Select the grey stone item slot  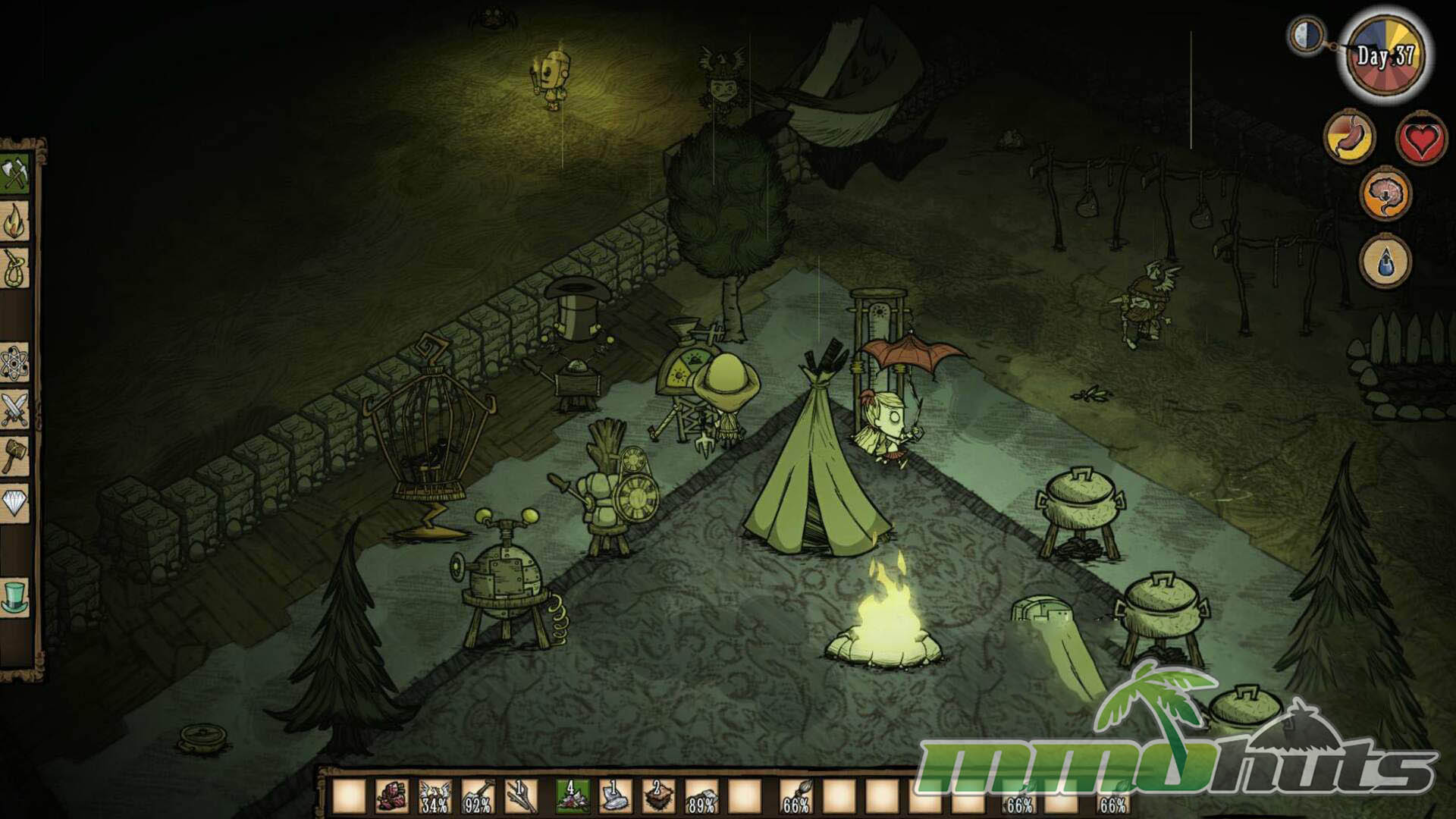click(614, 797)
